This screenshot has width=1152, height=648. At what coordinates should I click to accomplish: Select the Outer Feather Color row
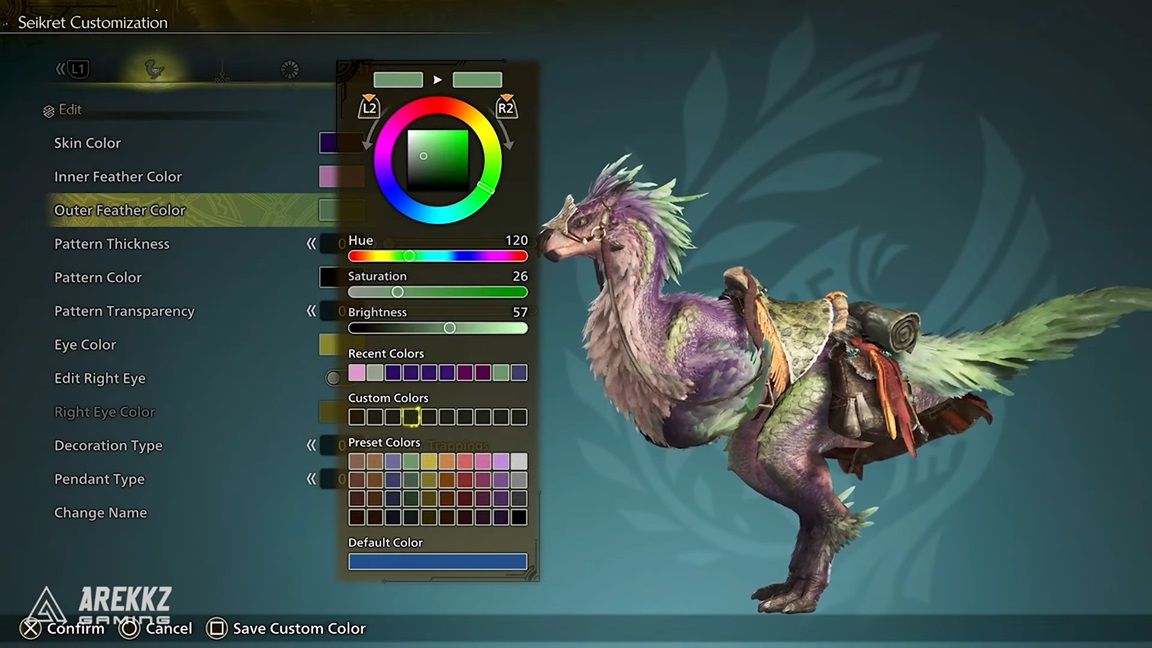click(x=120, y=210)
